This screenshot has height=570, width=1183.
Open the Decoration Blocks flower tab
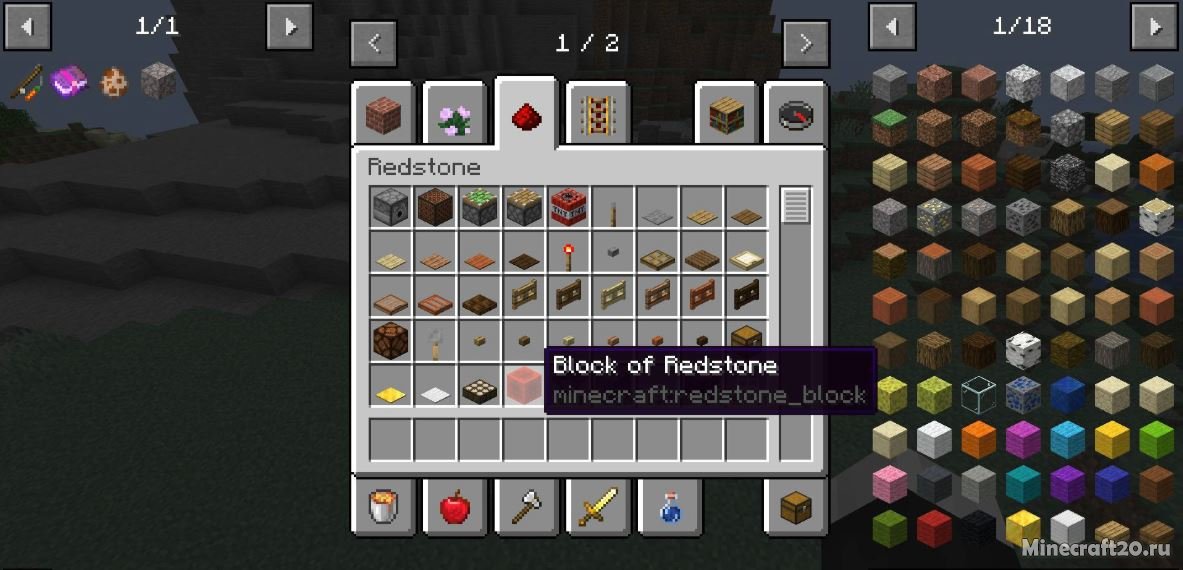(454, 116)
